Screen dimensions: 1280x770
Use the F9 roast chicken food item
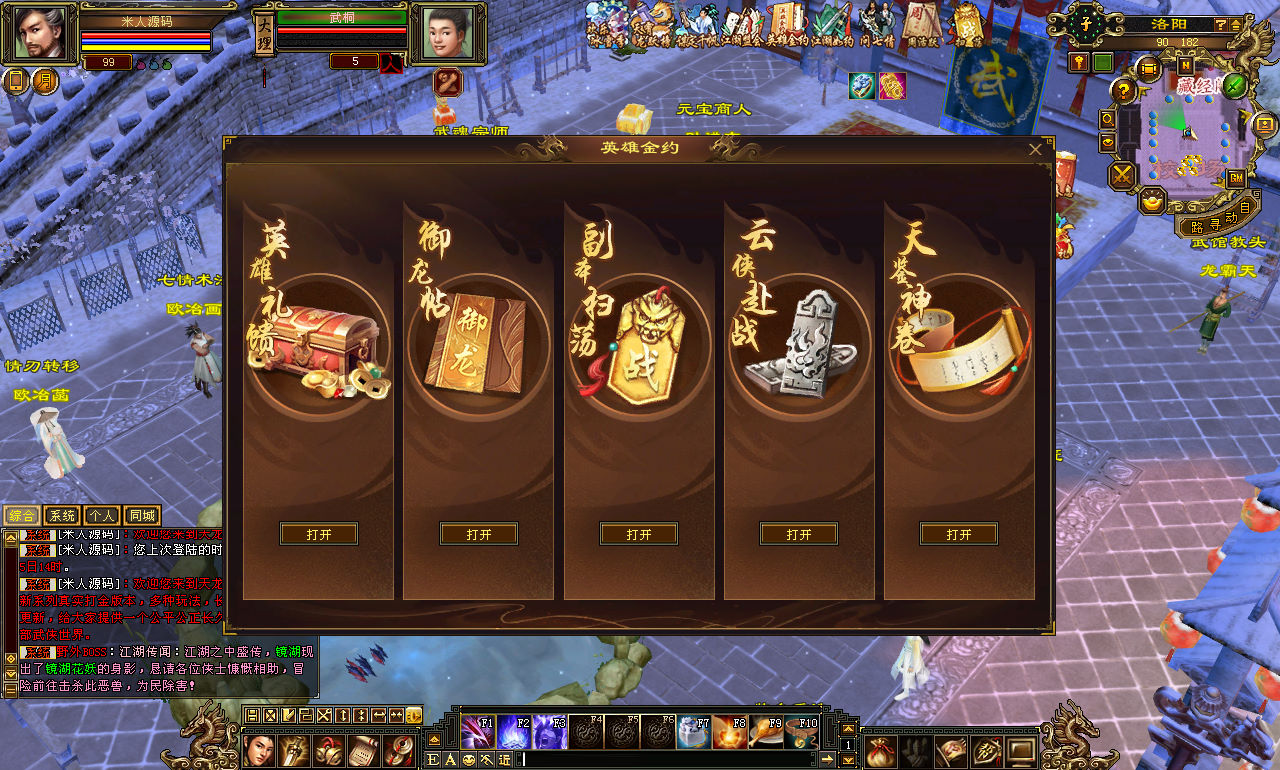765,733
